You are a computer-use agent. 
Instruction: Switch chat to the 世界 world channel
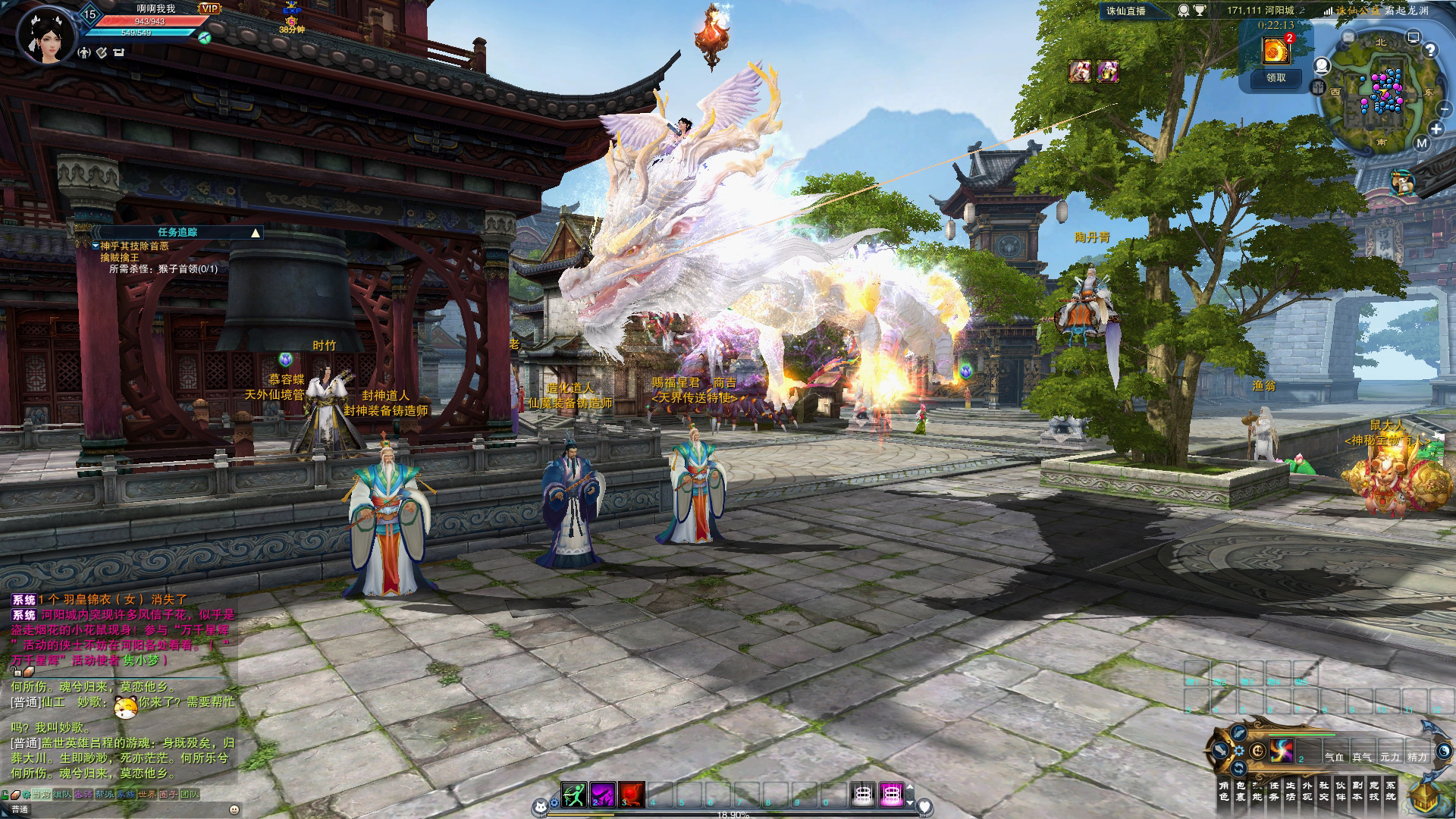(147, 795)
